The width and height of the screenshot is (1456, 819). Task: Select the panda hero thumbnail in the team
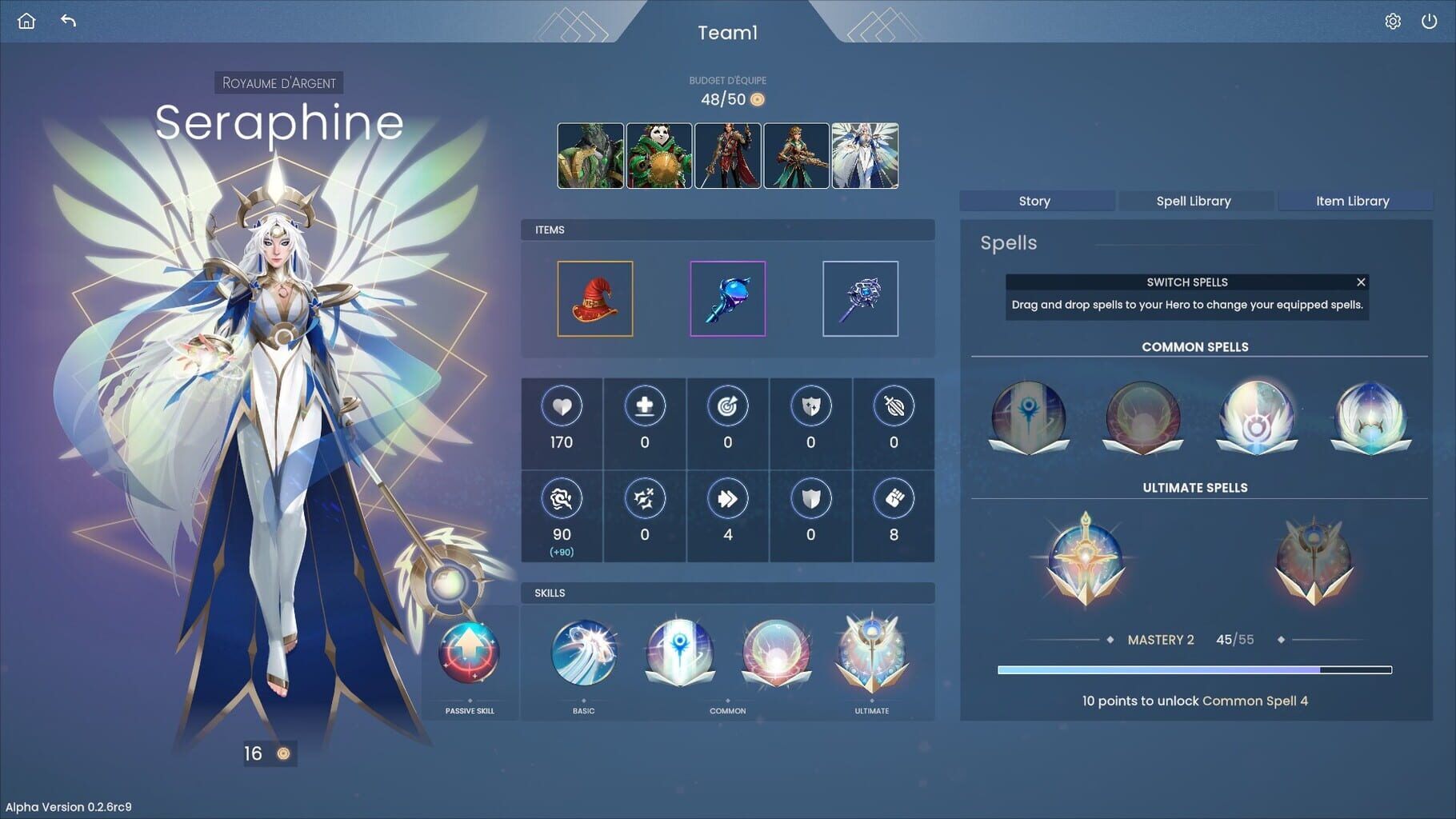660,156
